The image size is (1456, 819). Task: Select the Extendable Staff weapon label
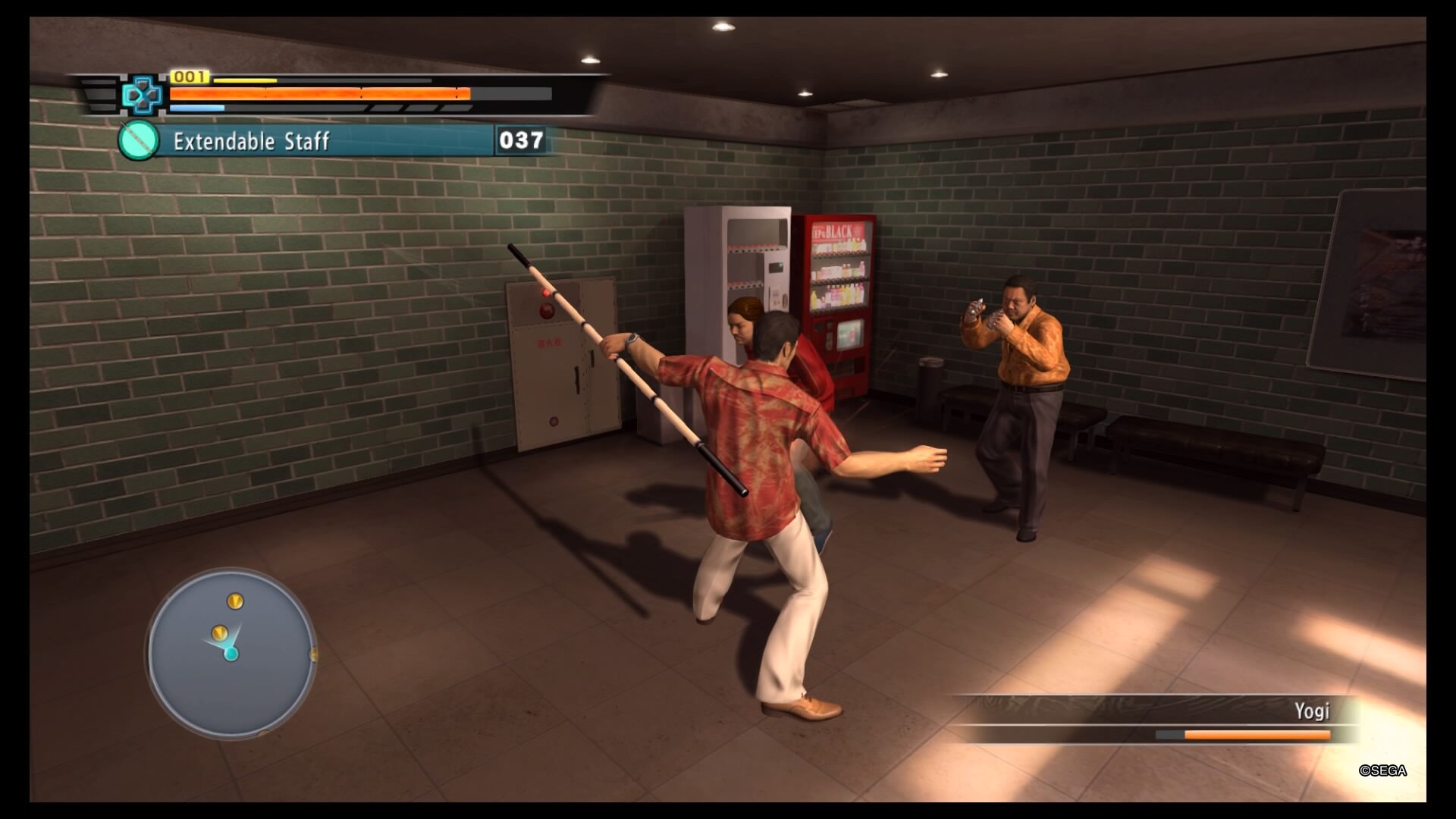(x=252, y=142)
